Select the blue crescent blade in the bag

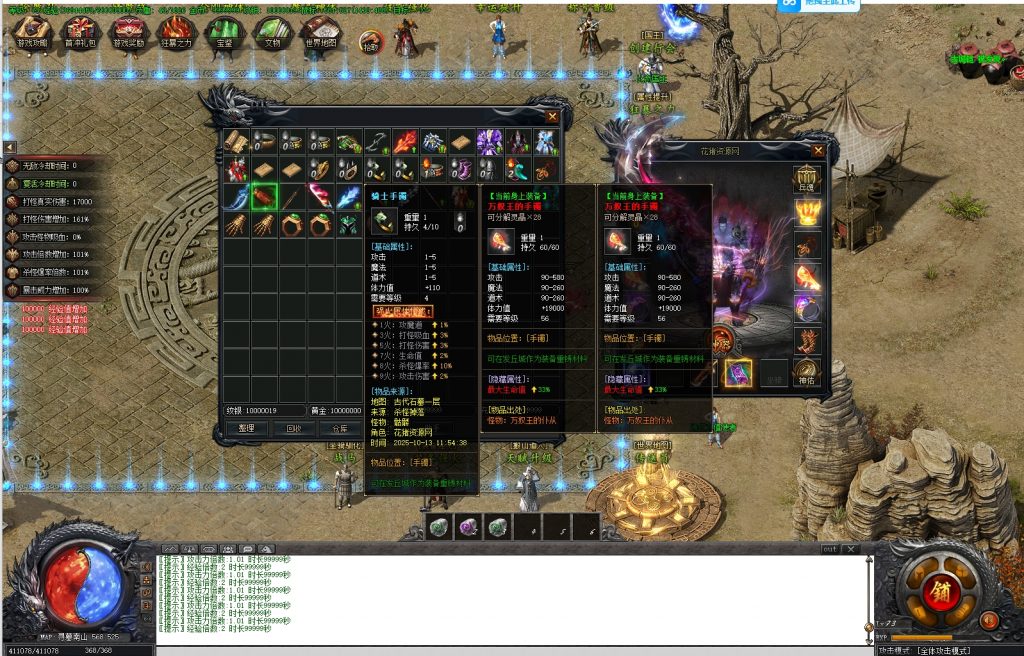236,196
